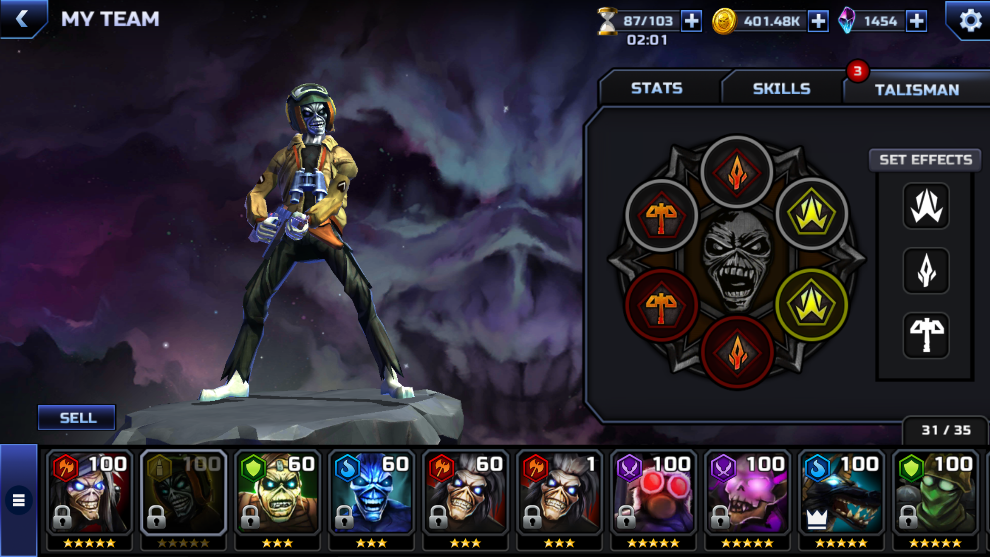Viewport: 990px width, 557px height.
Task: Open the settings gear menu
Action: tap(969, 20)
